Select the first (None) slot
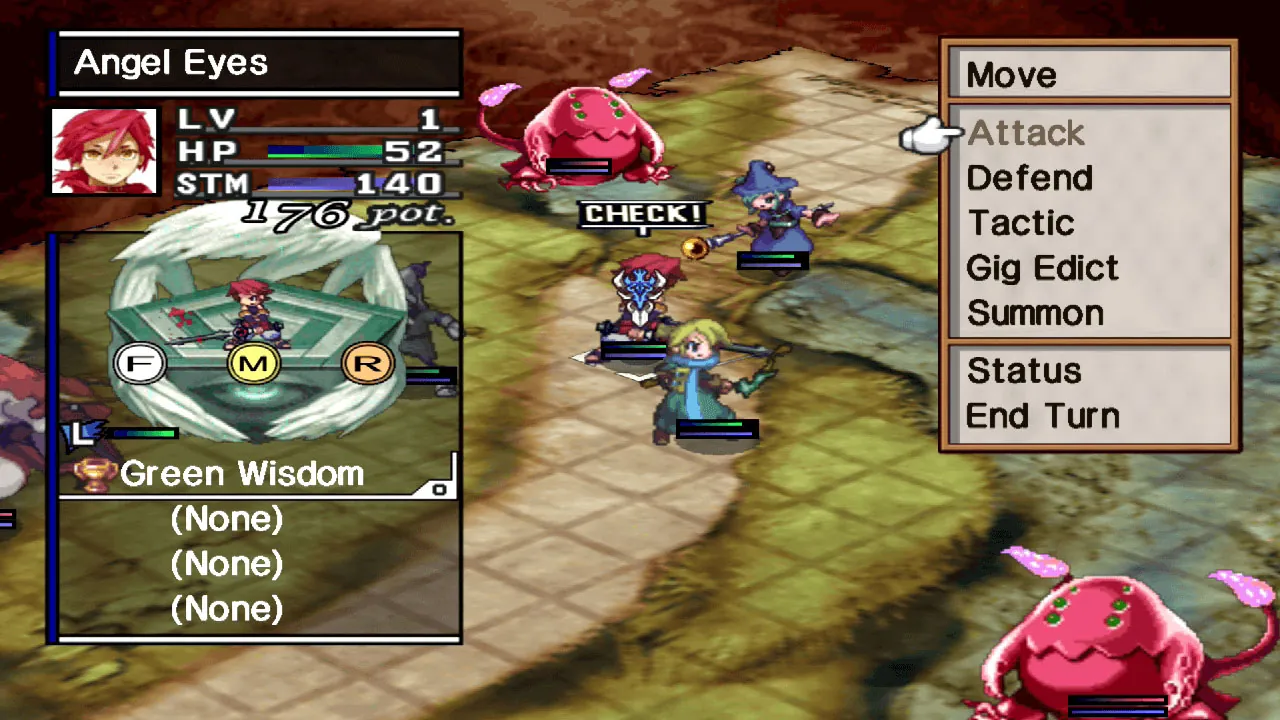The image size is (1280, 720). click(x=228, y=518)
